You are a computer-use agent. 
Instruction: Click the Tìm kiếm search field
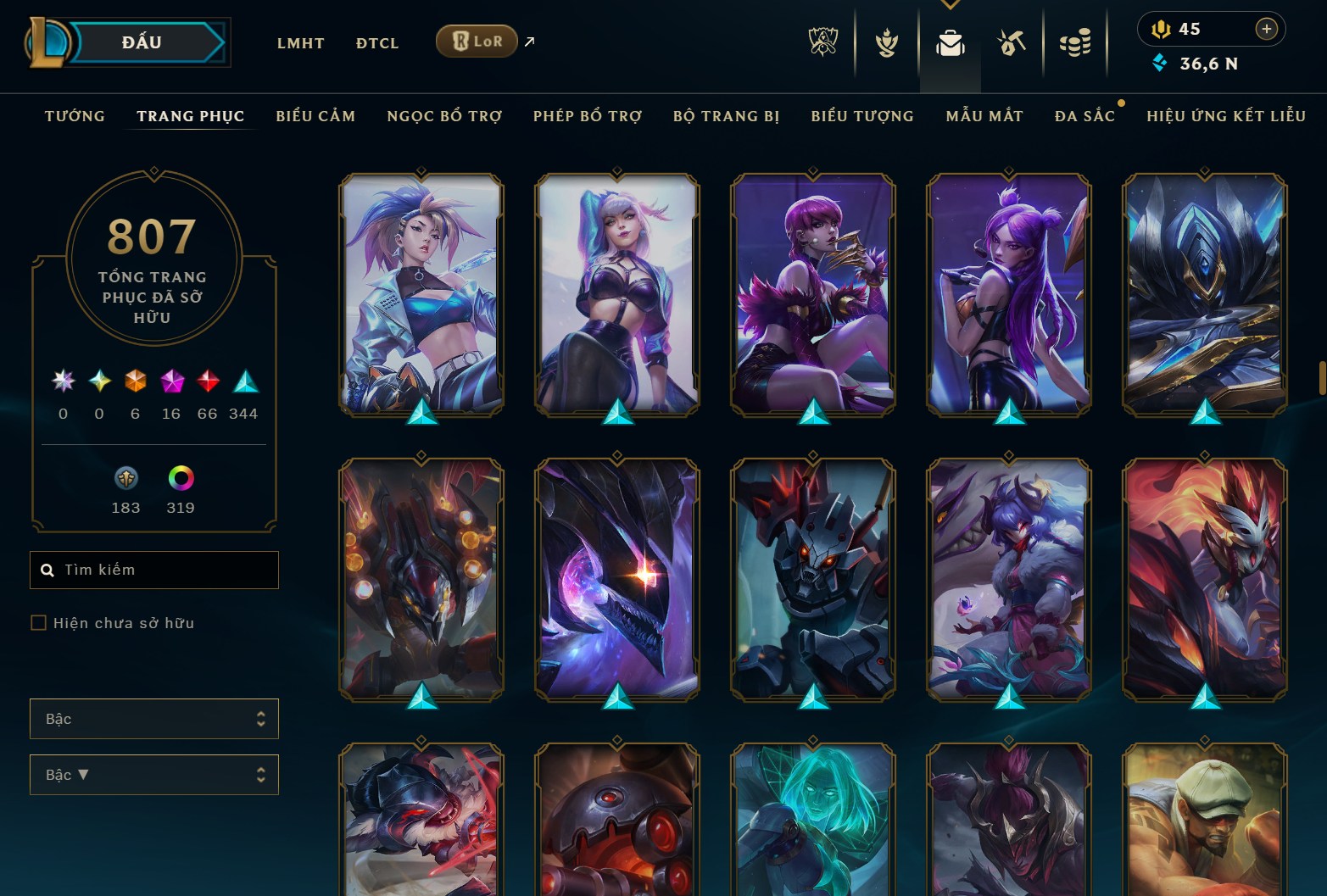pos(153,570)
